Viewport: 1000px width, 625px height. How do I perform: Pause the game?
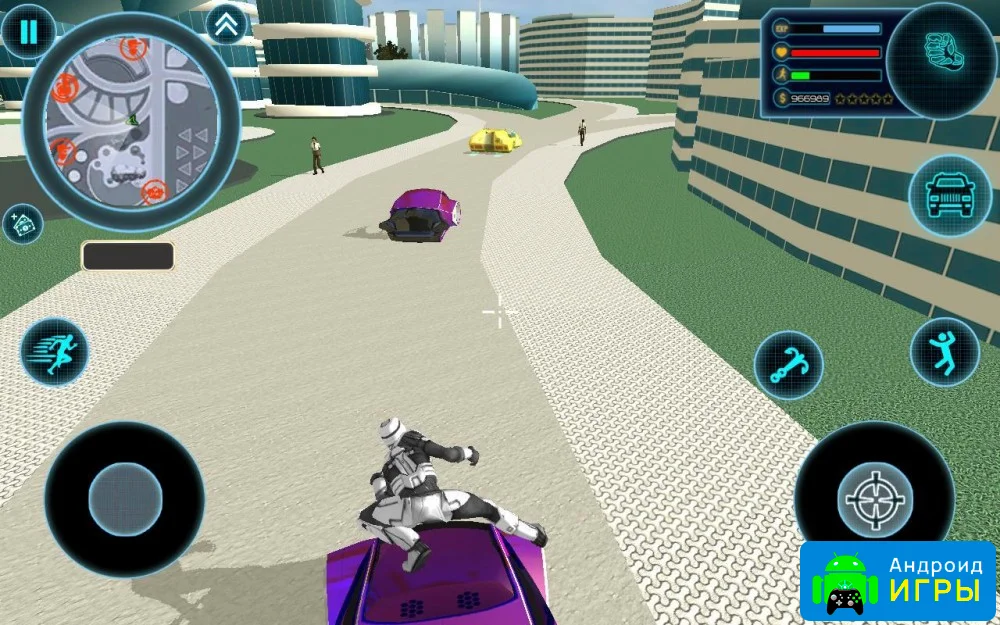click(x=28, y=32)
